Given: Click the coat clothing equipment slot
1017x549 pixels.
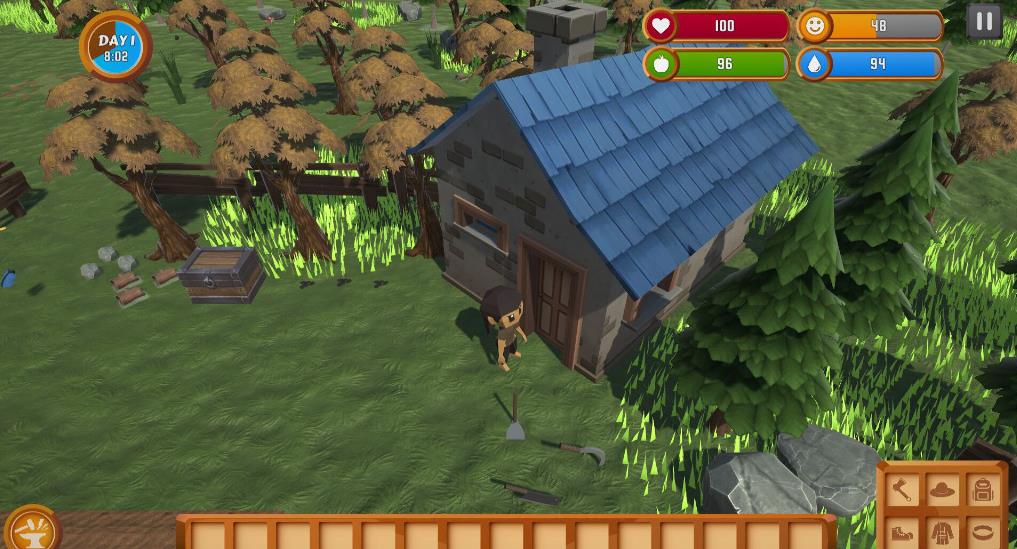Looking at the screenshot, I should (x=943, y=532).
